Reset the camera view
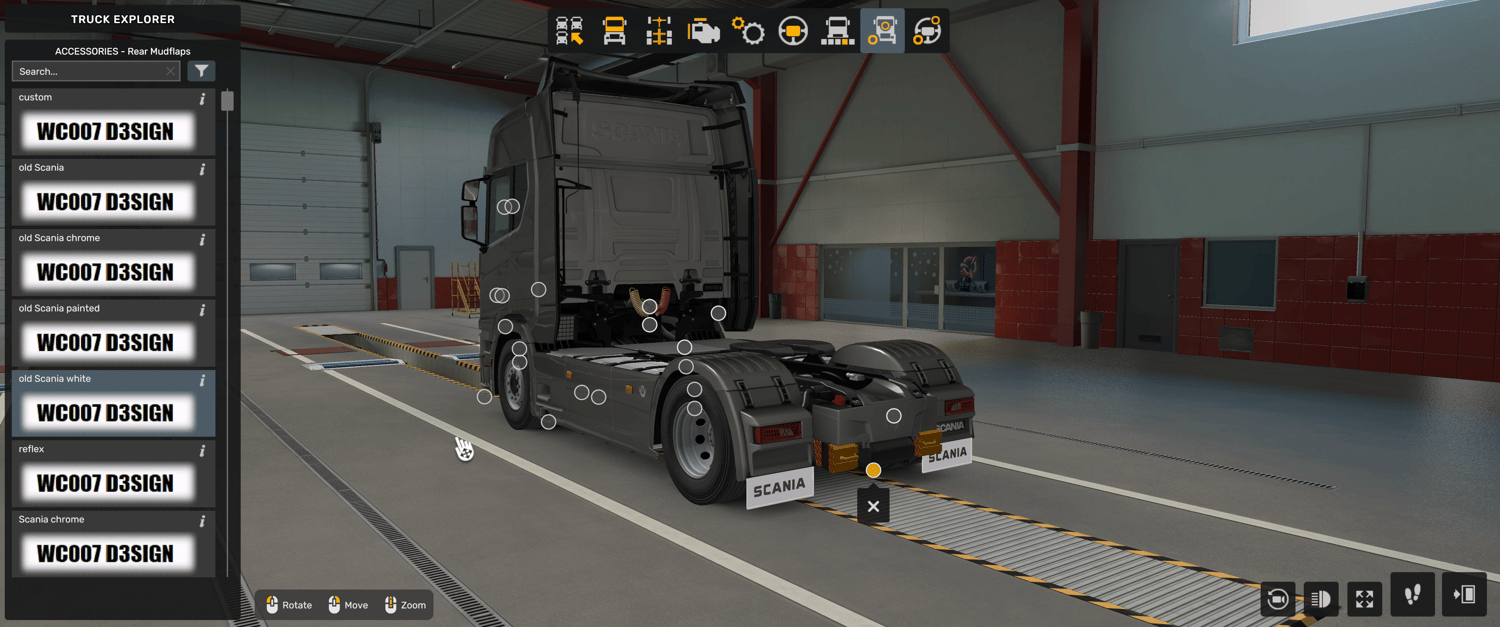 tap(1277, 599)
